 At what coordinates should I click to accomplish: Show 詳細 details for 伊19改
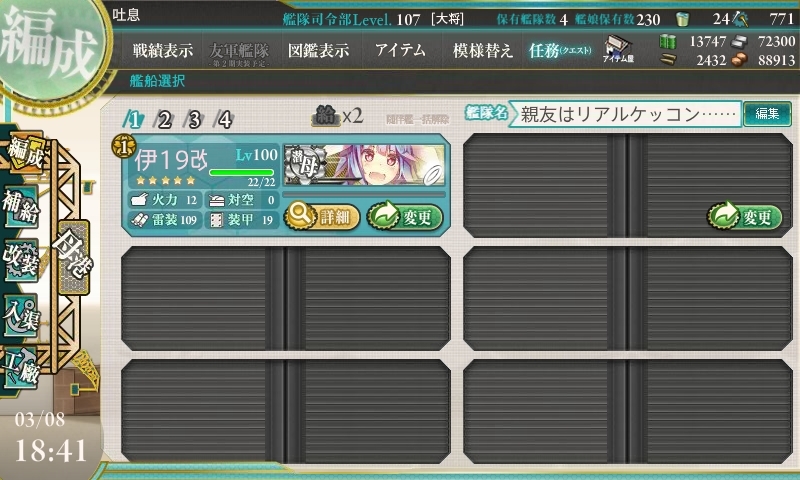(322, 214)
